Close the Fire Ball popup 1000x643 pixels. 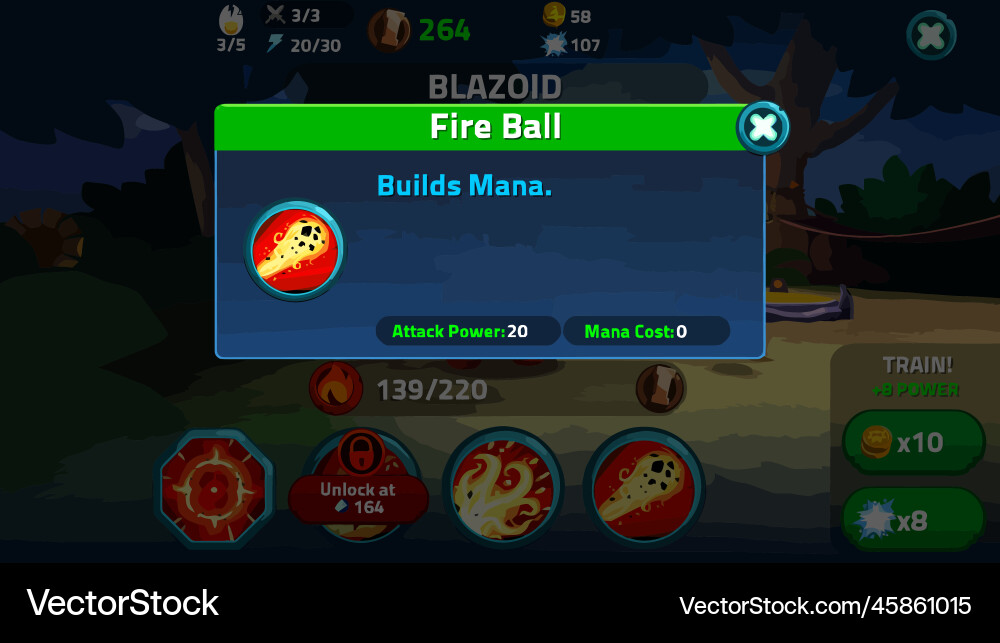coord(763,127)
